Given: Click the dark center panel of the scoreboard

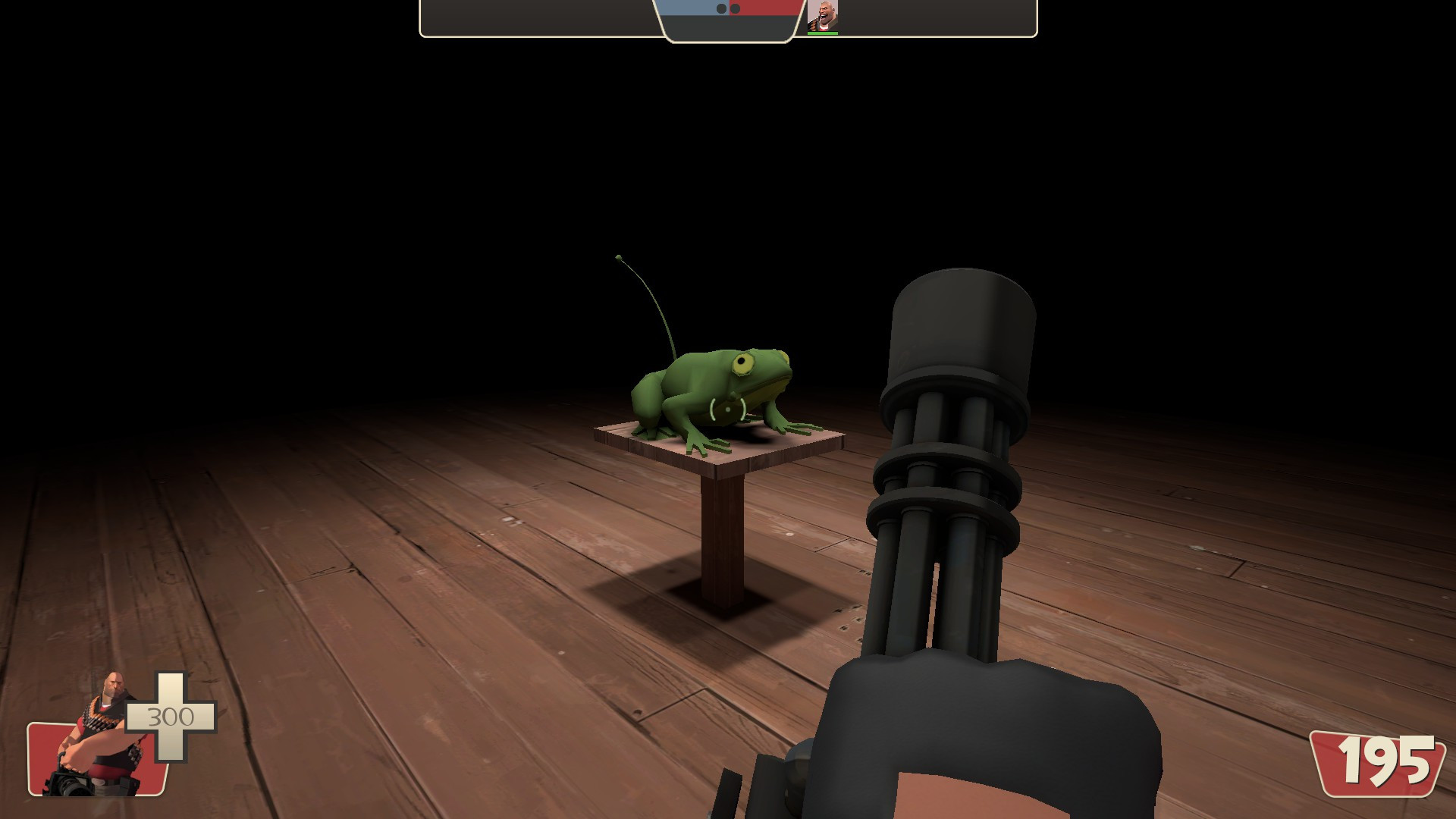Looking at the screenshot, I should pos(726,27).
